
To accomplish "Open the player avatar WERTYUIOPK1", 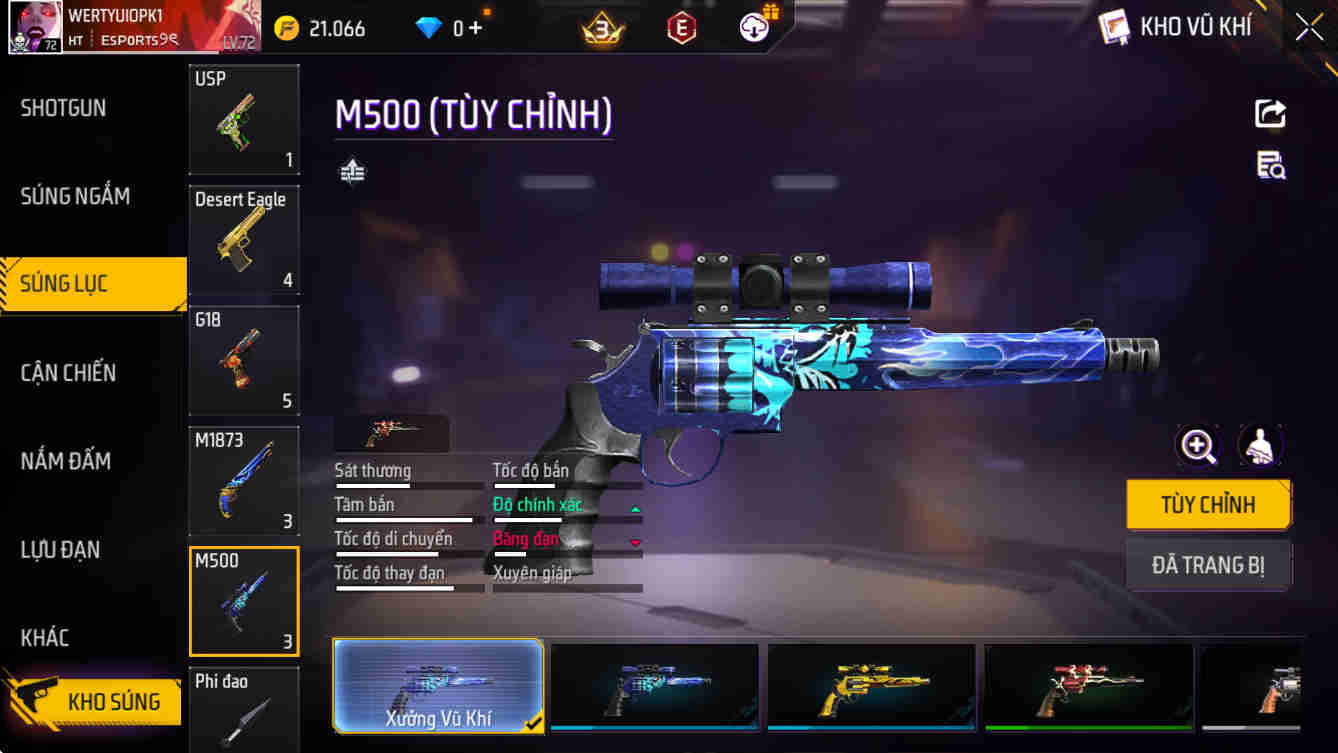I will [x=35, y=25].
